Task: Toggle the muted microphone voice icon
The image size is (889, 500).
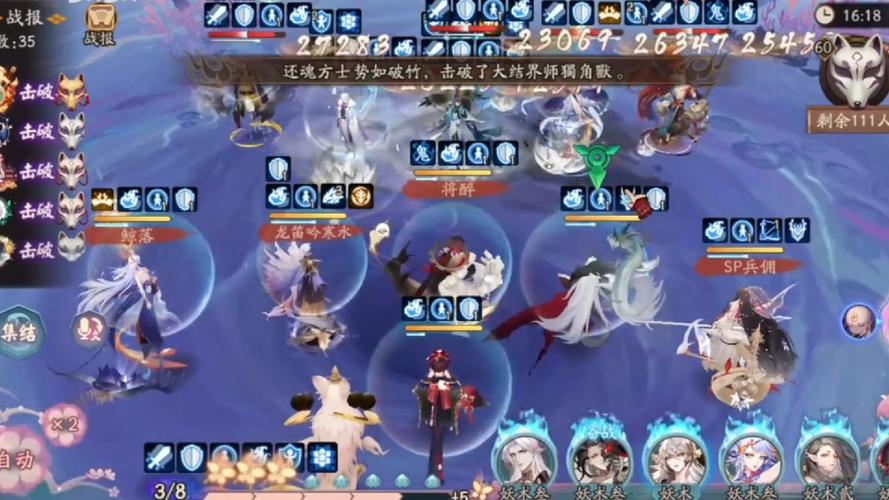Action: (87, 330)
